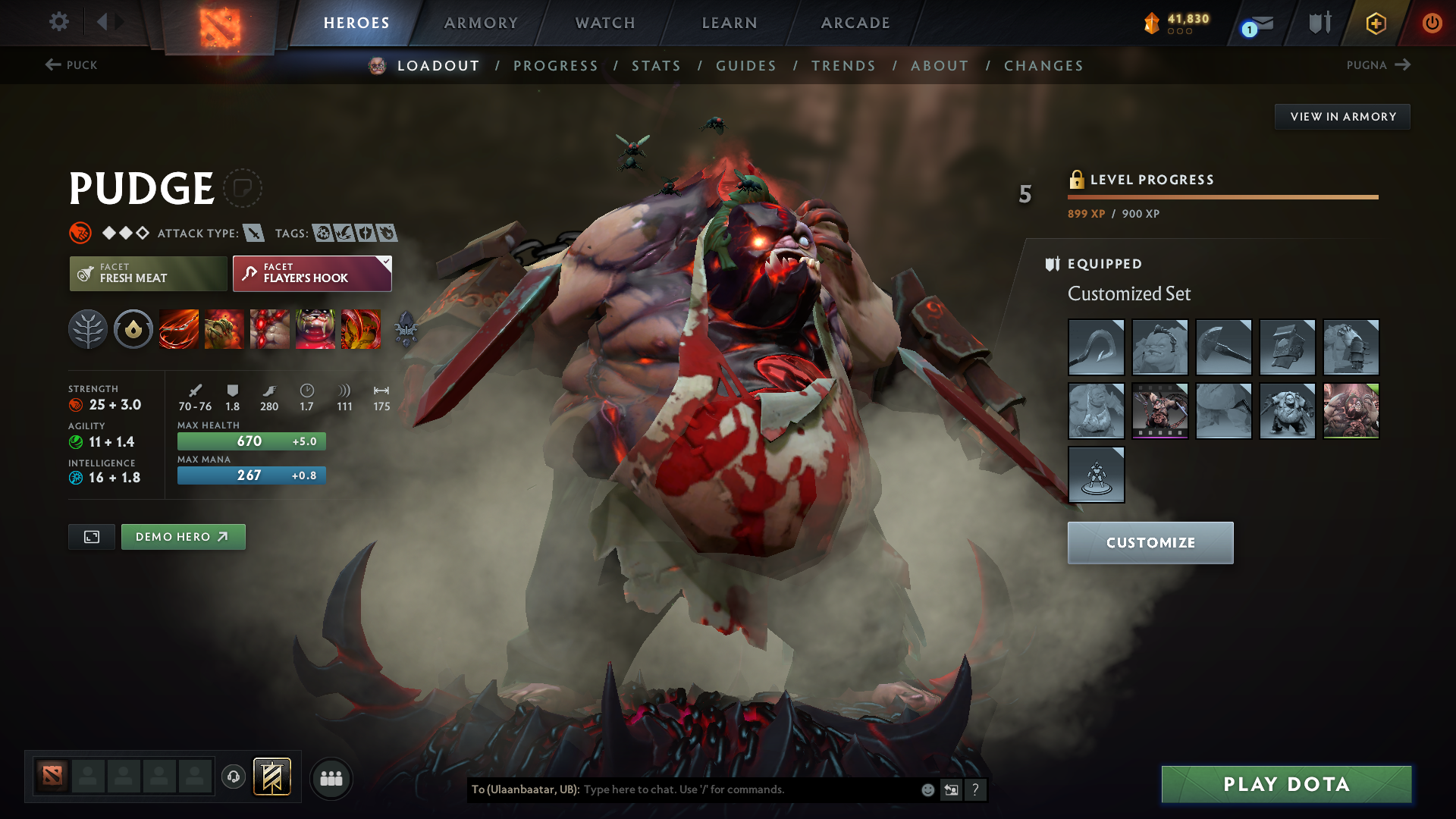Open the settings gear
The image size is (1456, 819).
click(x=59, y=22)
